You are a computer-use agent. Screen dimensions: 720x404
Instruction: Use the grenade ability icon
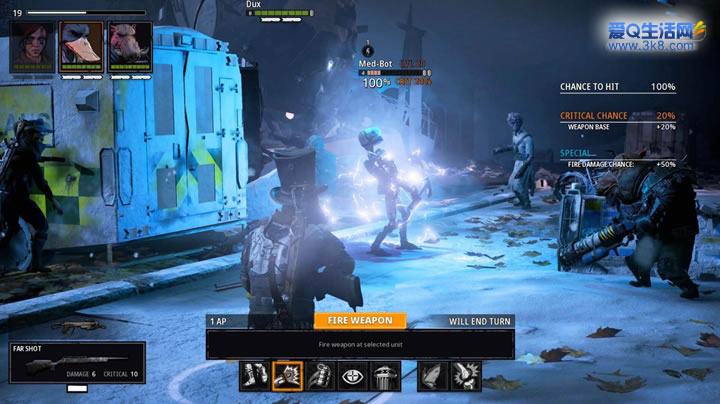(x=321, y=375)
